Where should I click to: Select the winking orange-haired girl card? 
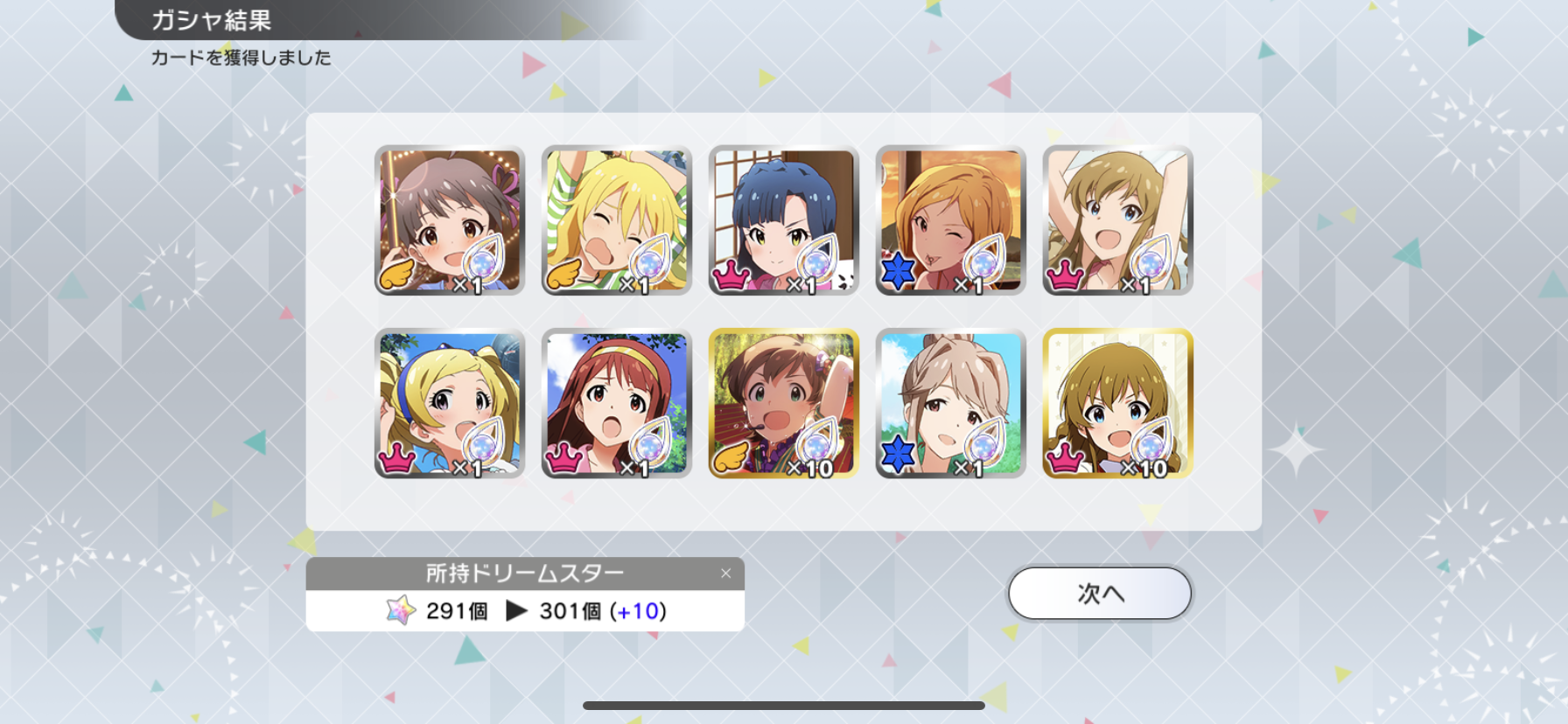pyautogui.click(x=951, y=220)
